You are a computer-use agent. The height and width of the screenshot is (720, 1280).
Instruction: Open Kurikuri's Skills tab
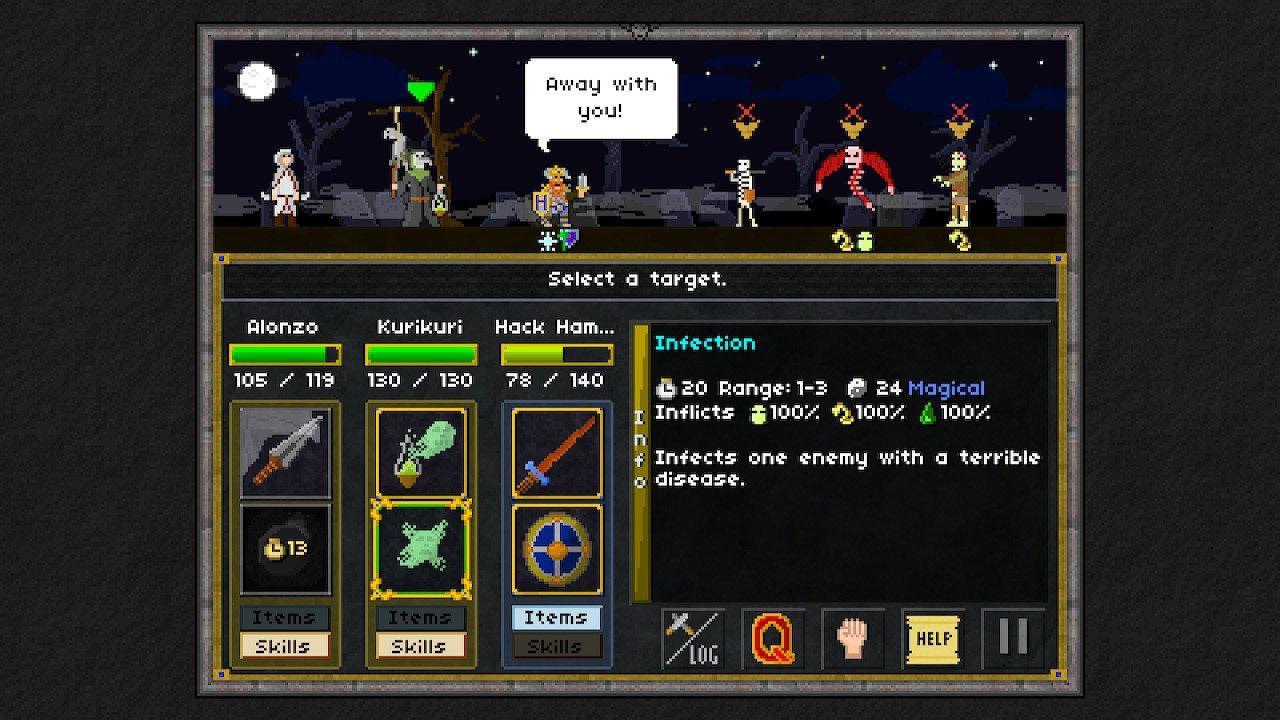click(x=421, y=646)
